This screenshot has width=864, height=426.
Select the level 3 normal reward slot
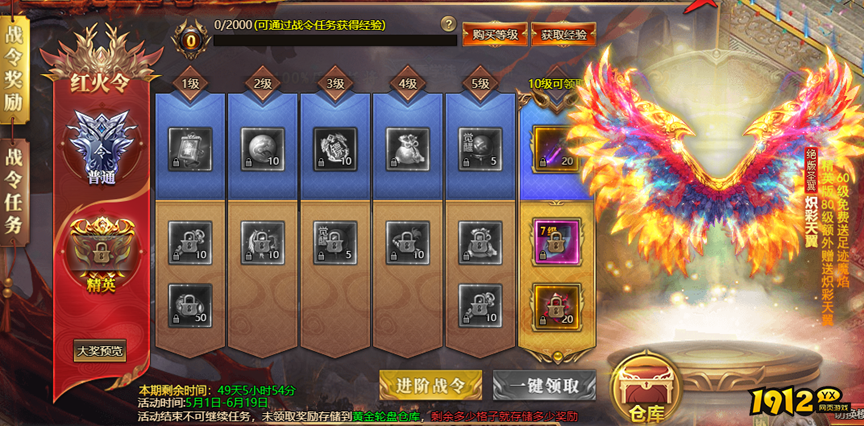(x=335, y=147)
